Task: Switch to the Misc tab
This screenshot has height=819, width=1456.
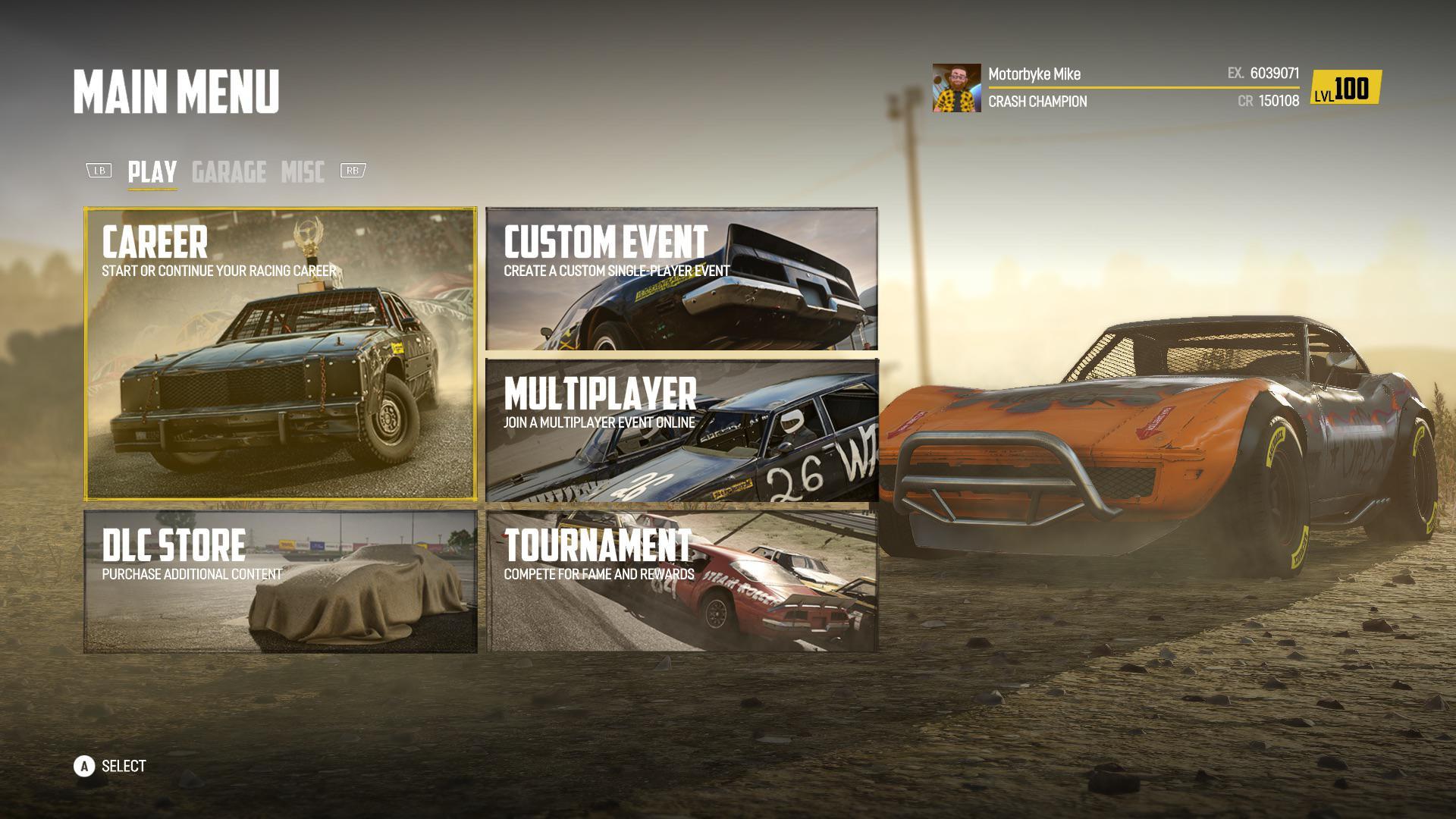Action: 303,172
